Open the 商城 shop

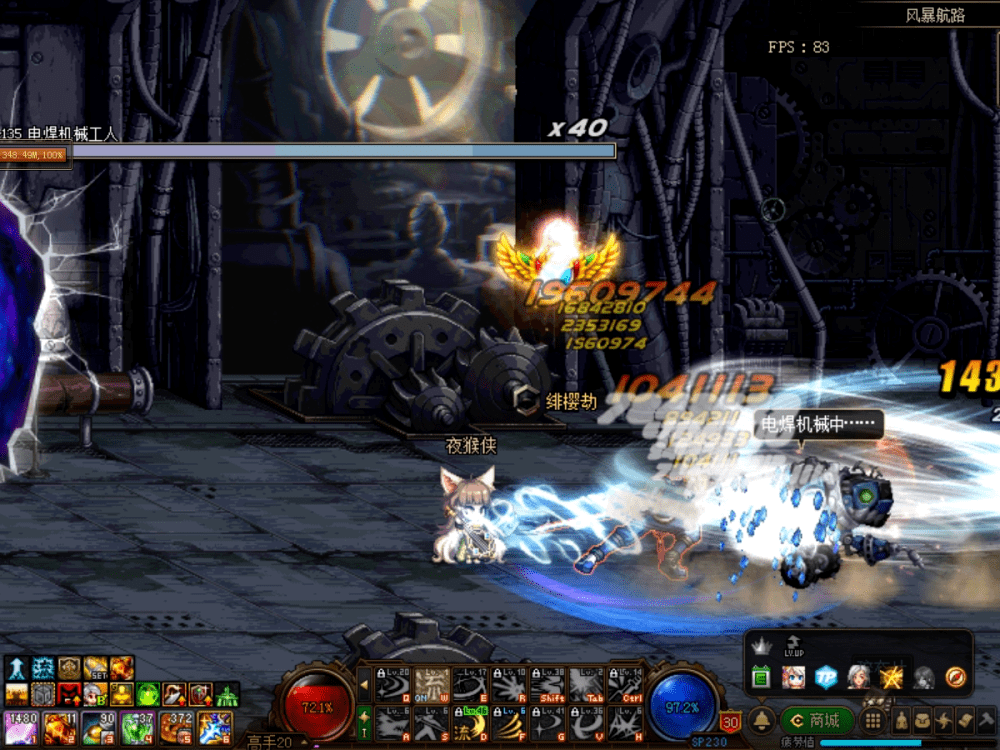tap(817, 720)
